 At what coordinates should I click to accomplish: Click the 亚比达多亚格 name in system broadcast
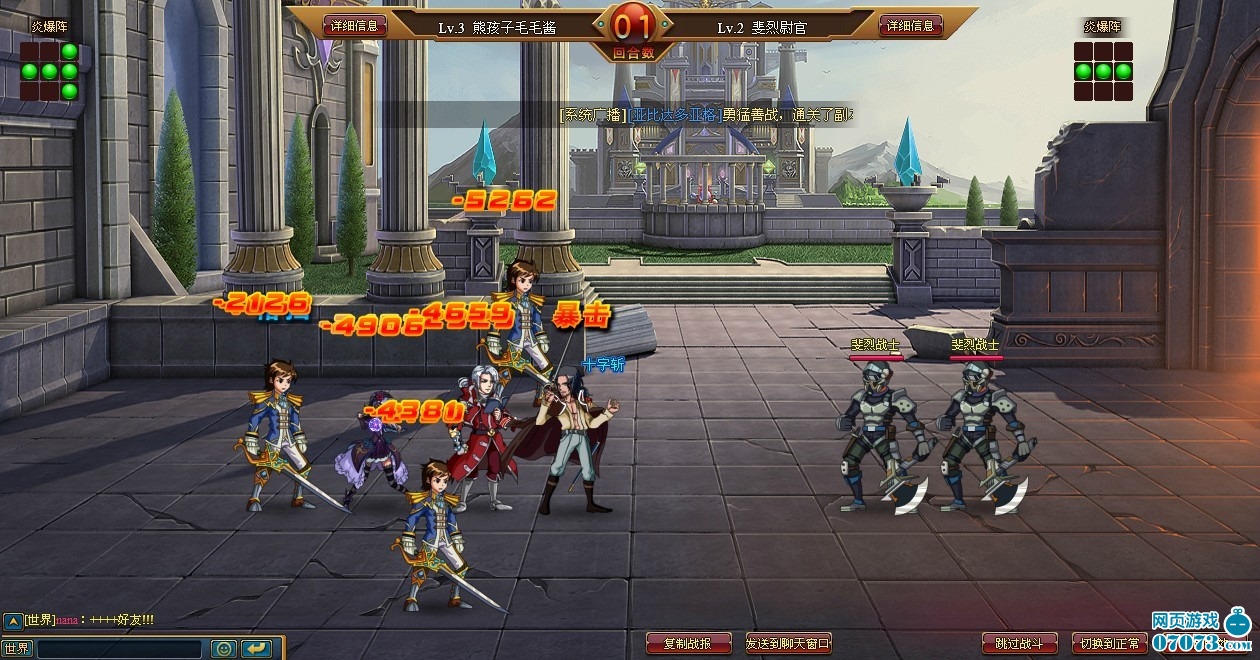point(674,115)
